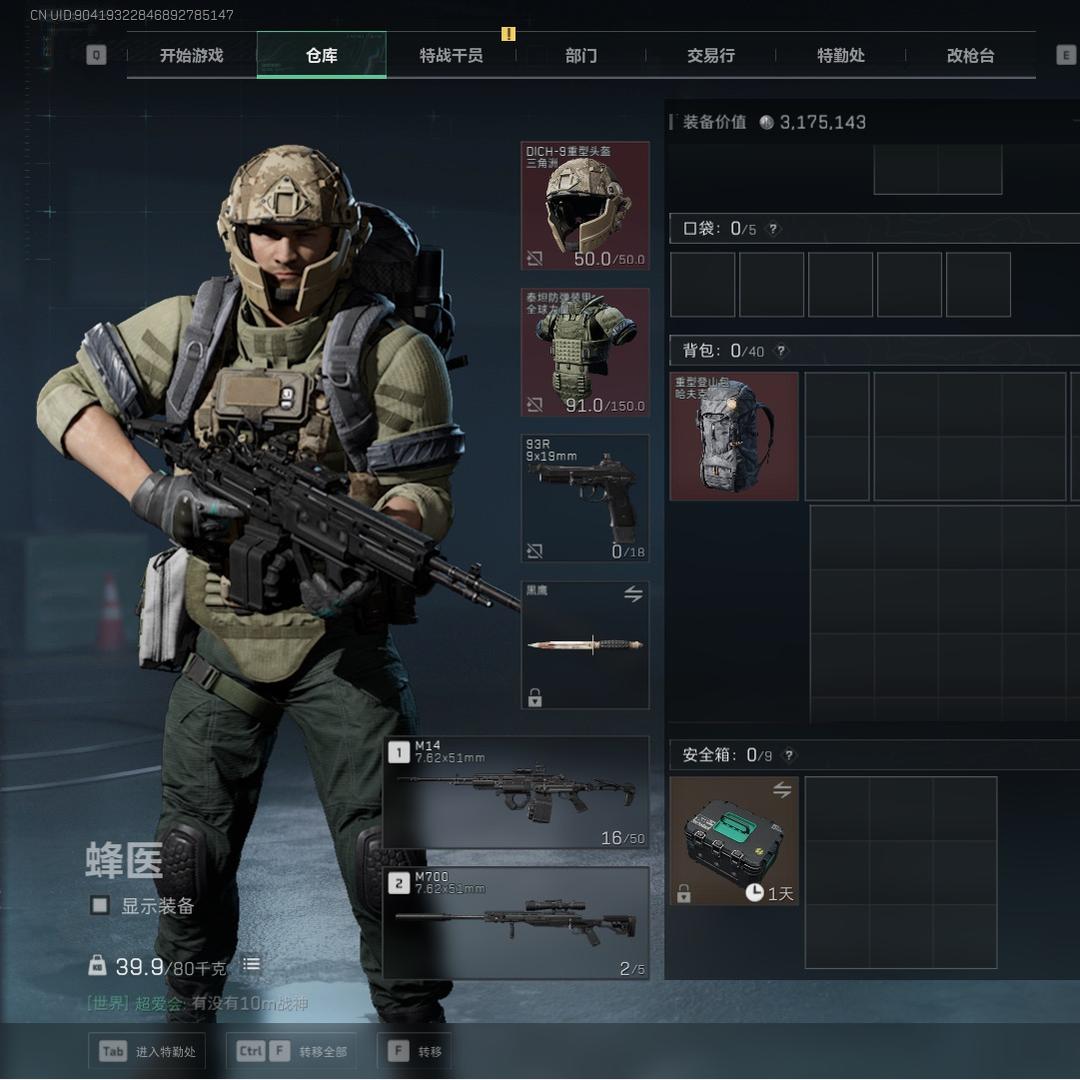Open the 交易行 tab
Viewport: 1080px width, 1080px height.
coord(711,56)
